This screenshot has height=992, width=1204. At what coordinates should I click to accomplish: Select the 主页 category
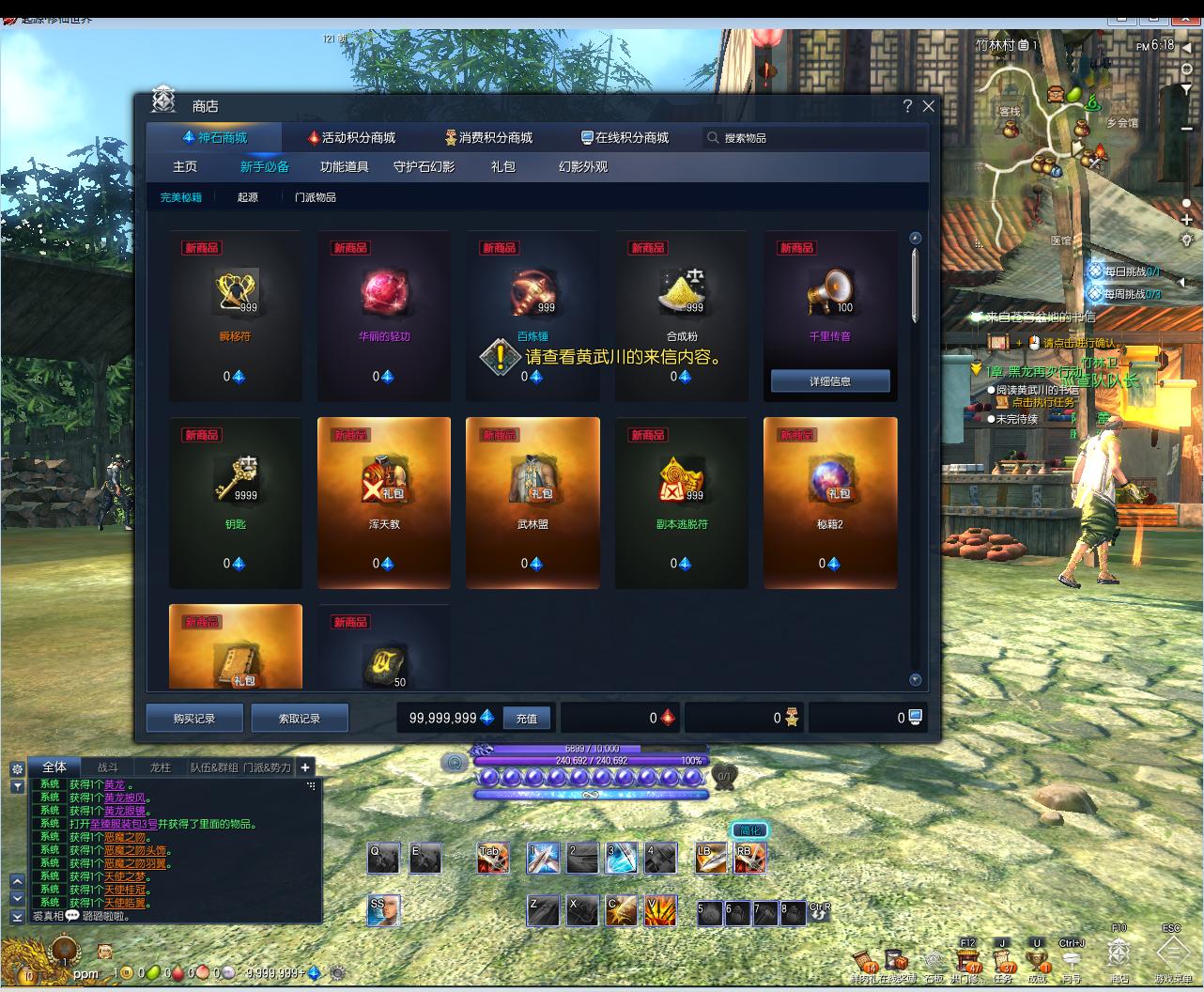point(185,167)
